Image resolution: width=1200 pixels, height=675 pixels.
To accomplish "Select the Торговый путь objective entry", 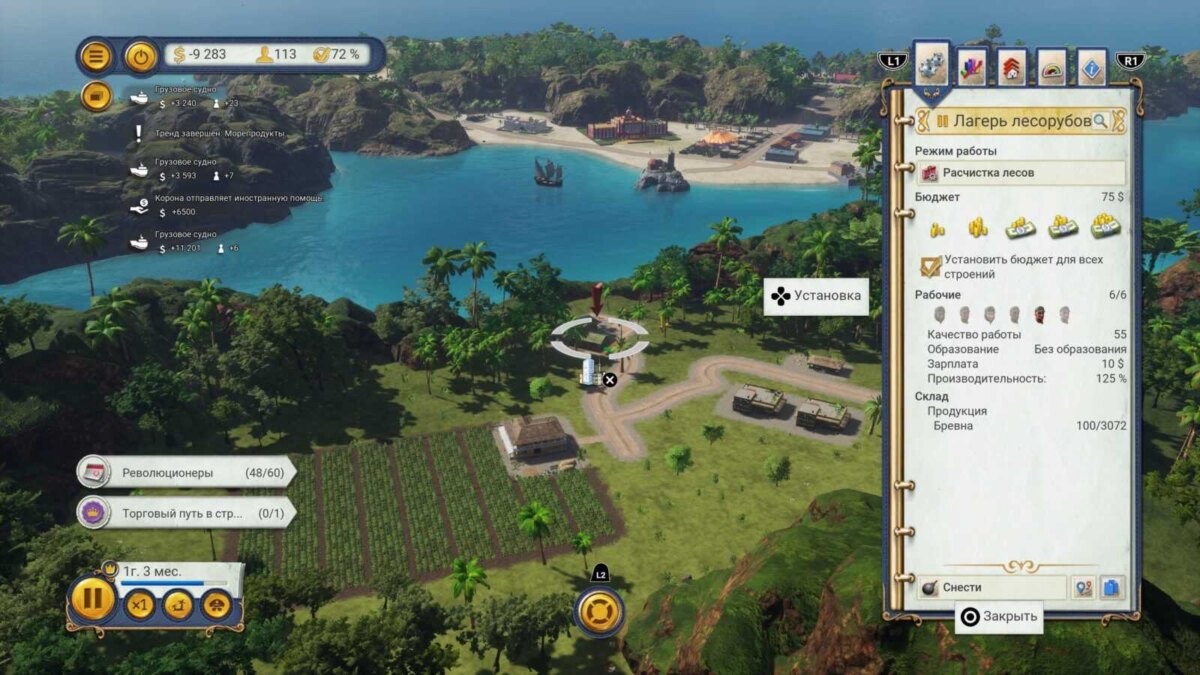I will click(186, 513).
